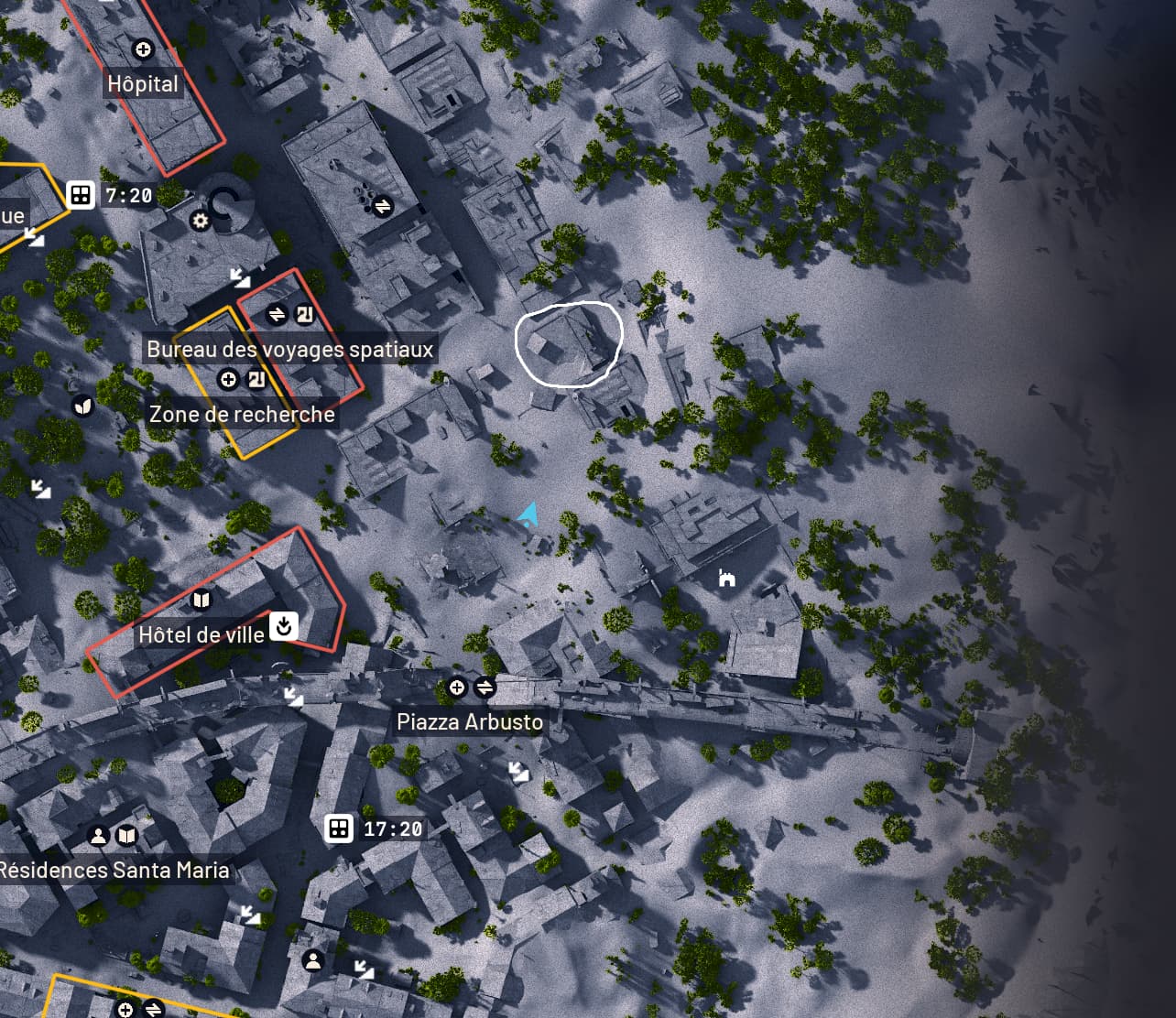Click the book icon above Hôtel de ville
This screenshot has width=1176, height=1018.
[x=201, y=601]
